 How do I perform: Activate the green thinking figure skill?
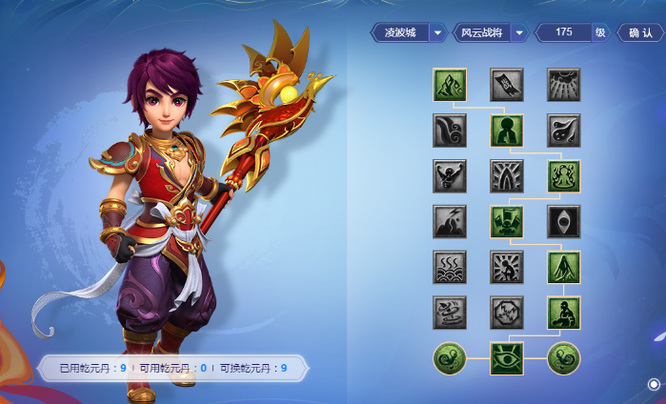pos(506,131)
